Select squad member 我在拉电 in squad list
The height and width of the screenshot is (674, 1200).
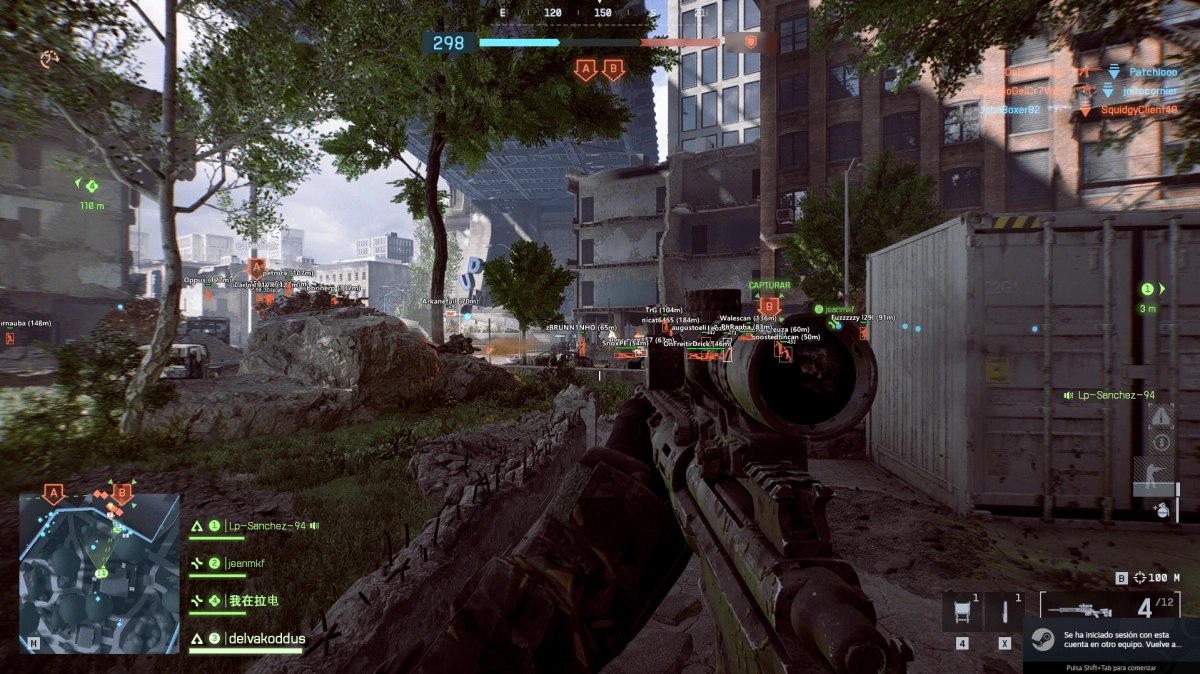tap(252, 601)
